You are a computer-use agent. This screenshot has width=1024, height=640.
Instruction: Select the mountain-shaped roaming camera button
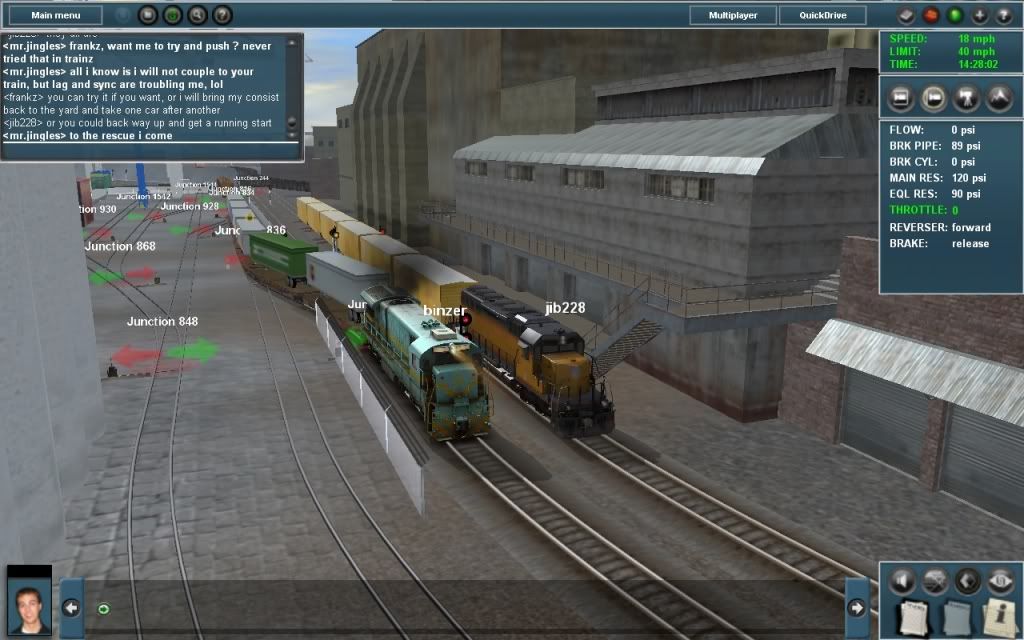tap(999, 98)
